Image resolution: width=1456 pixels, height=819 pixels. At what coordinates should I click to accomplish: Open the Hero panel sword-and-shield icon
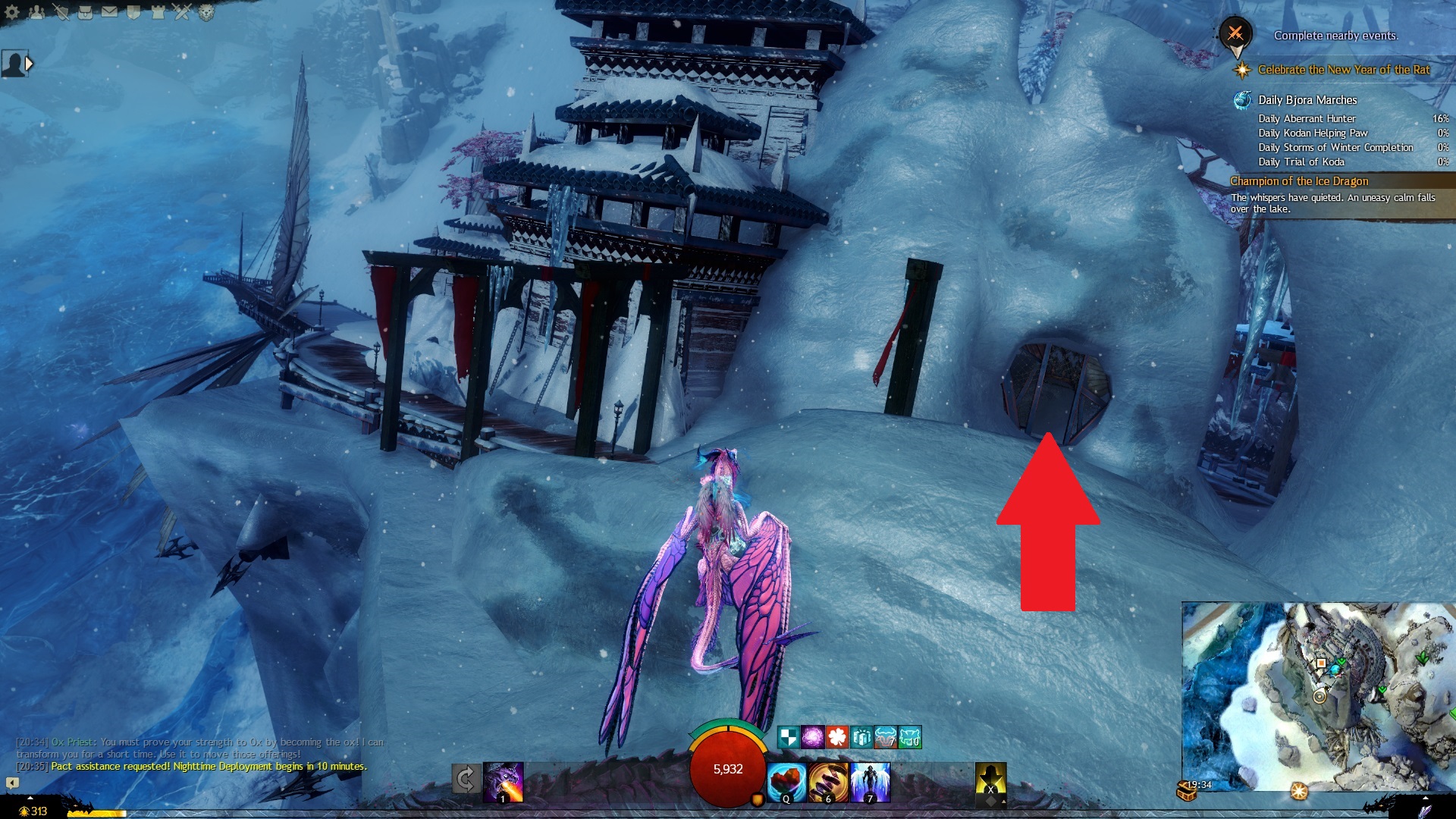coord(61,11)
